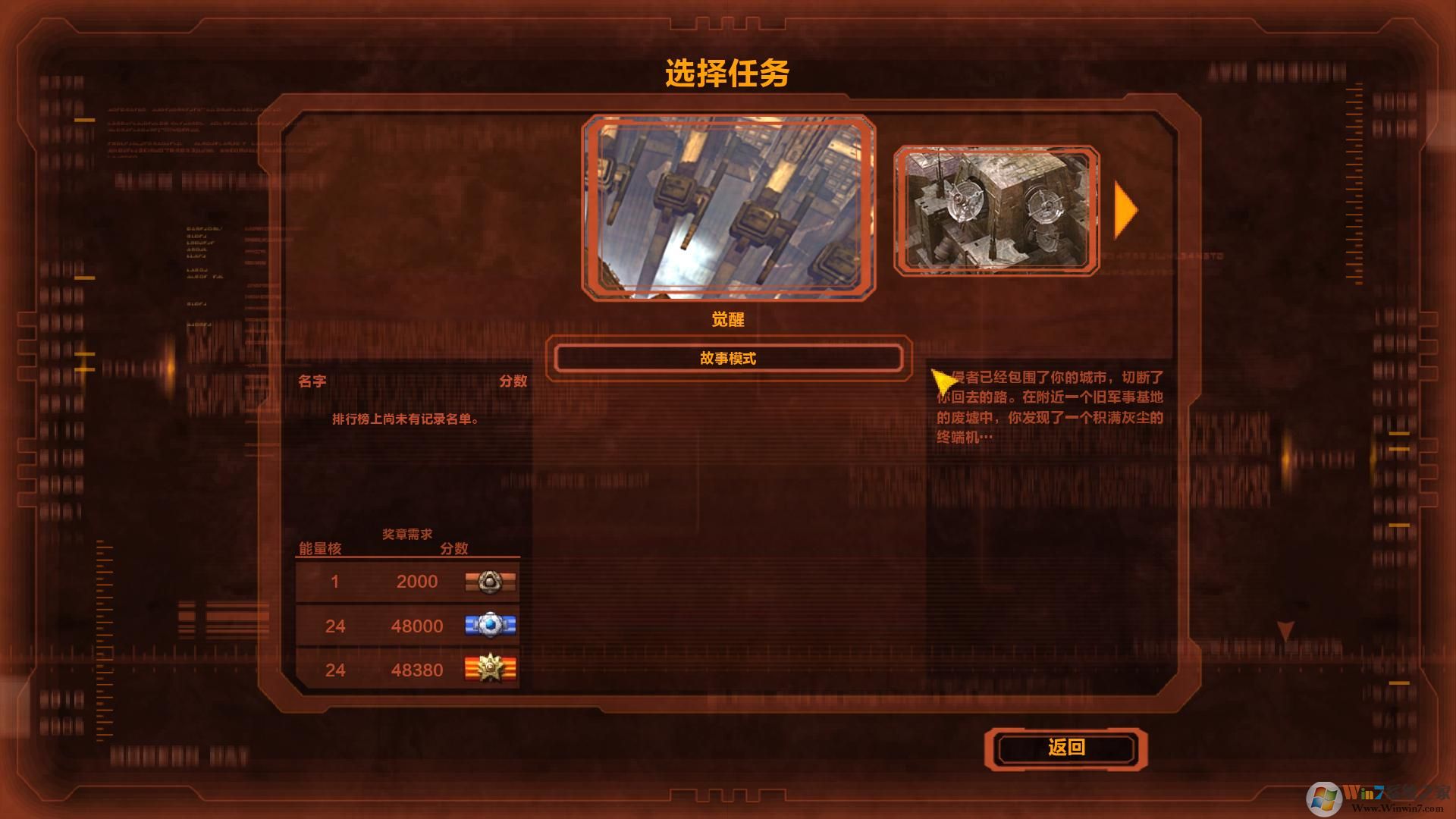This screenshot has height=819, width=1456.
Task: Select the bronze medal icon next to score 2000
Action: pos(491,582)
